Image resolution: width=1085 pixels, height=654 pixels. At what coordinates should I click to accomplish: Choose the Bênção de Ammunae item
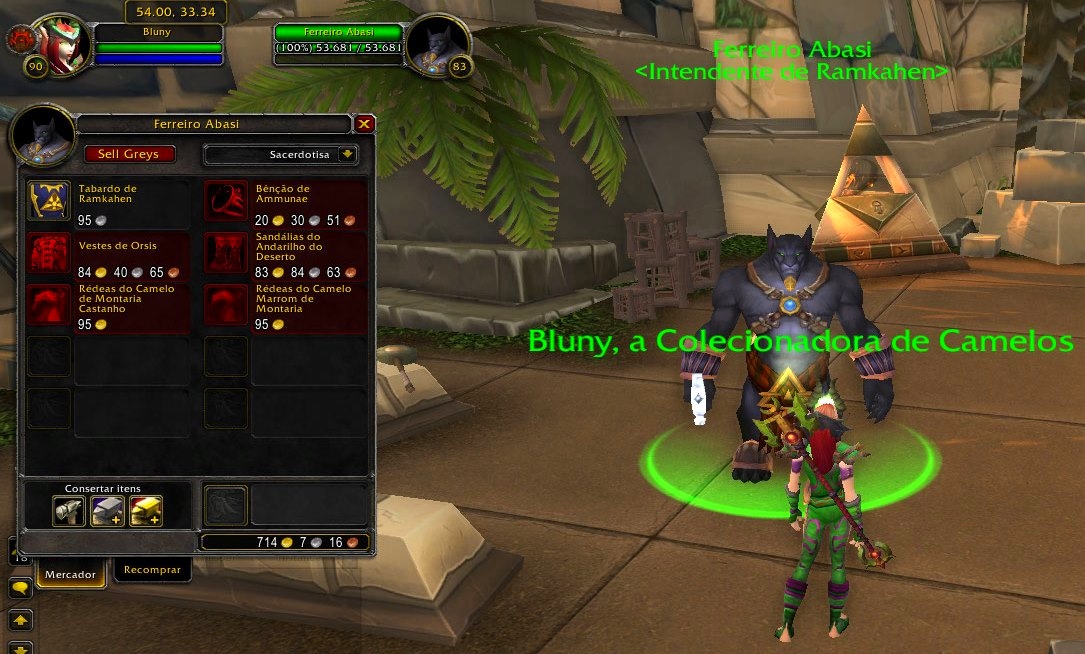(225, 200)
